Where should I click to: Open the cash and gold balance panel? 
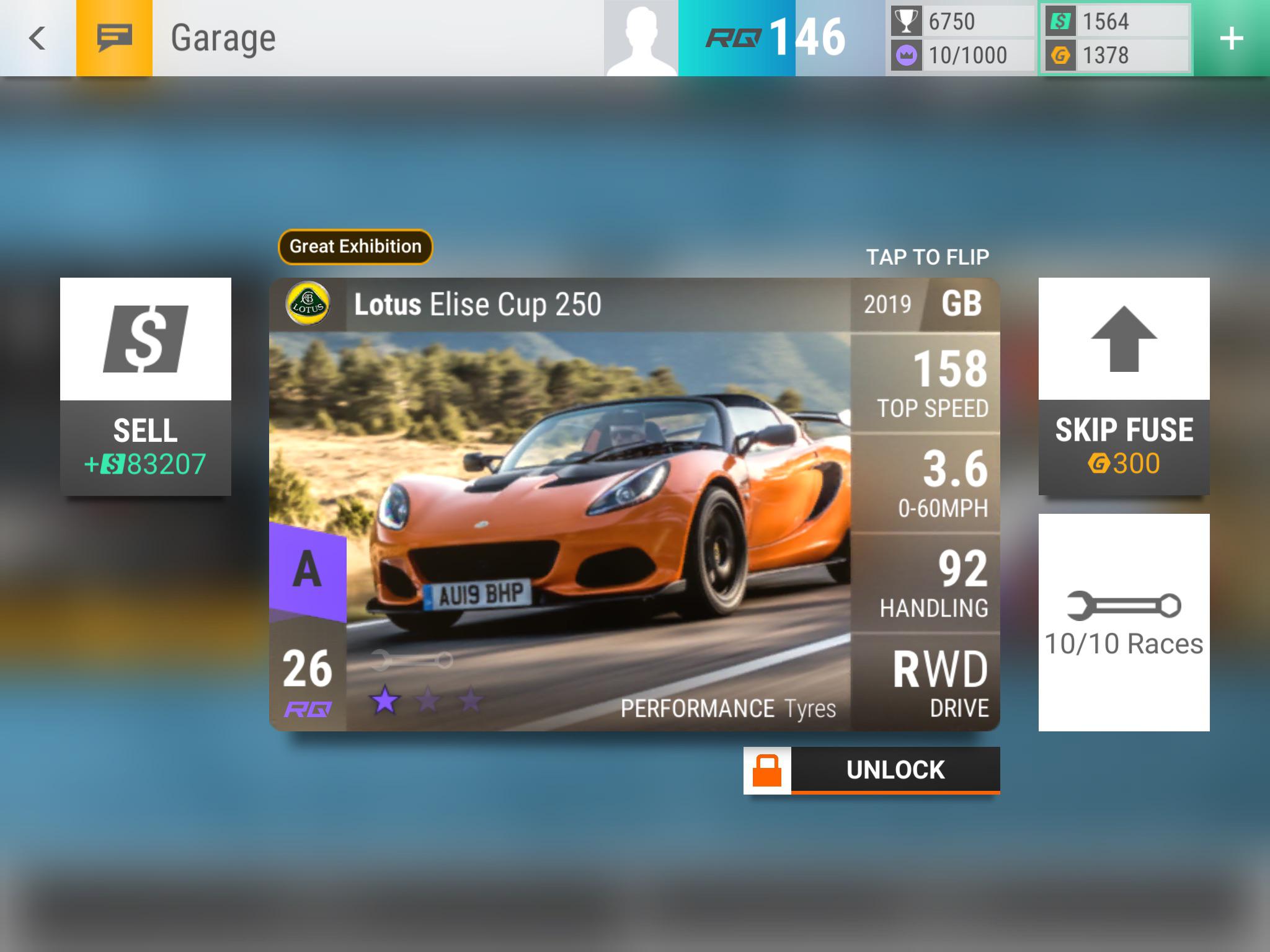(1116, 38)
